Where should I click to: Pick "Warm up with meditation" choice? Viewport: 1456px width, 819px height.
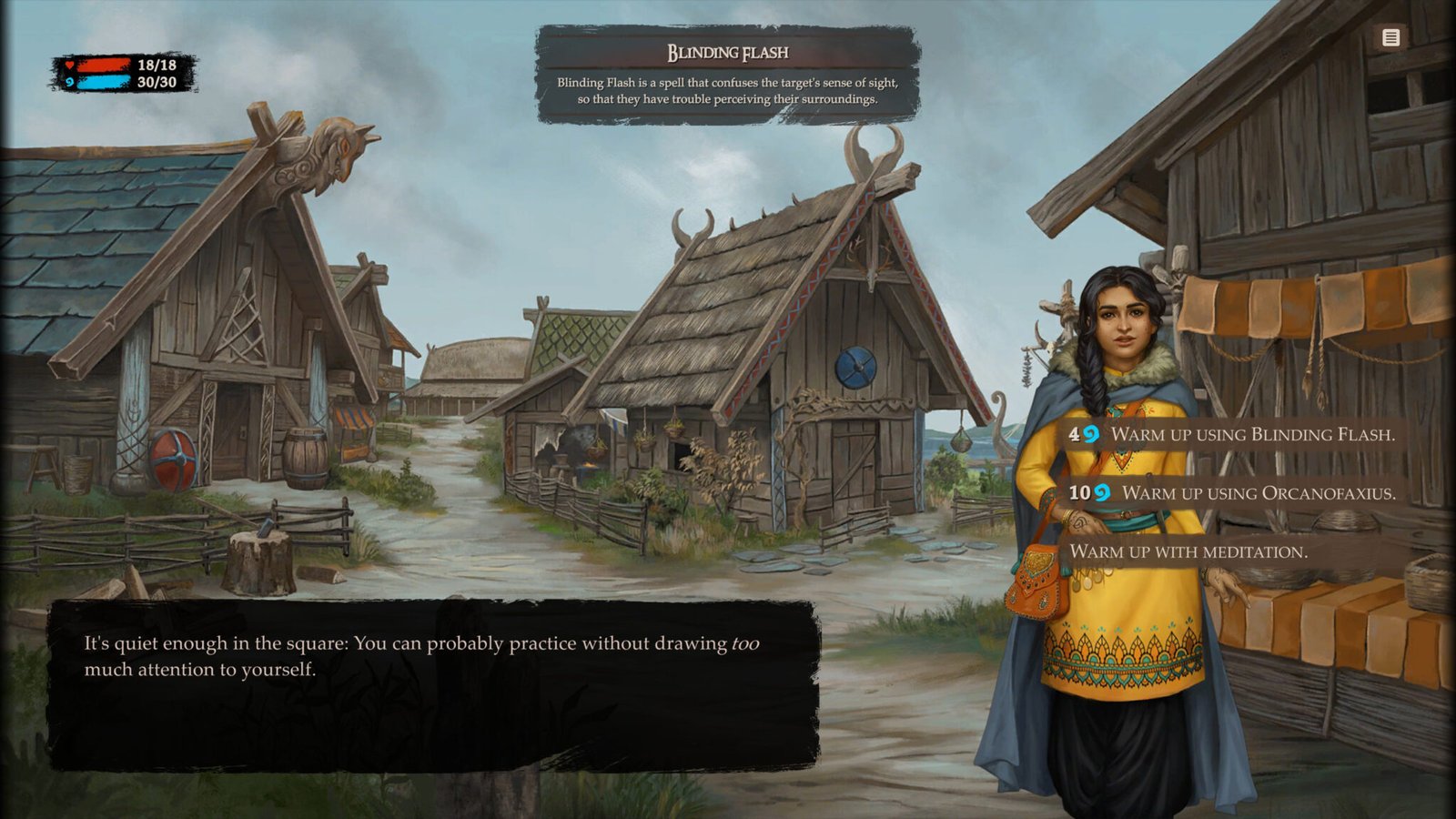(x=1188, y=551)
